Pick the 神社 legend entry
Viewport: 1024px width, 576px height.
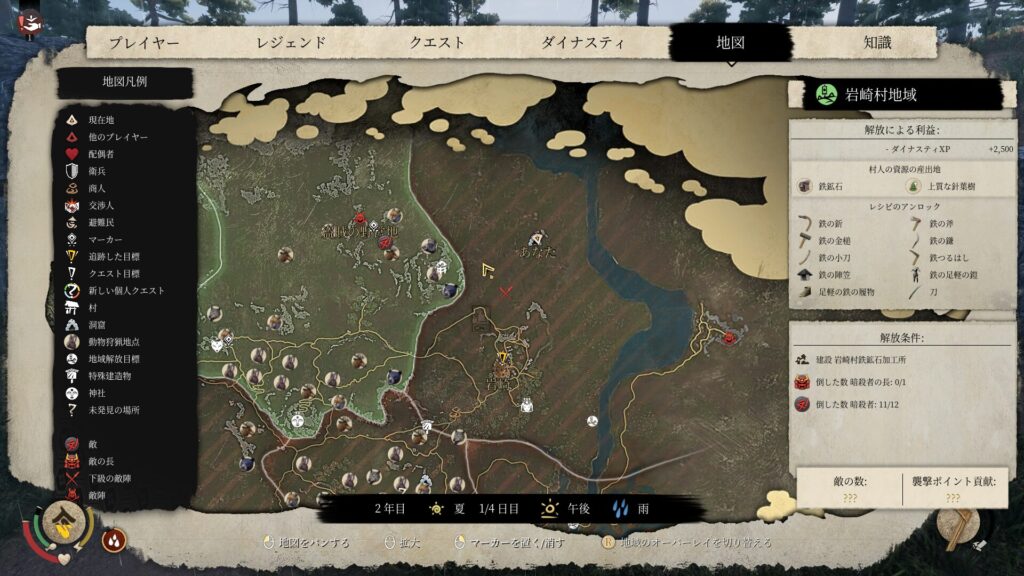click(97, 393)
